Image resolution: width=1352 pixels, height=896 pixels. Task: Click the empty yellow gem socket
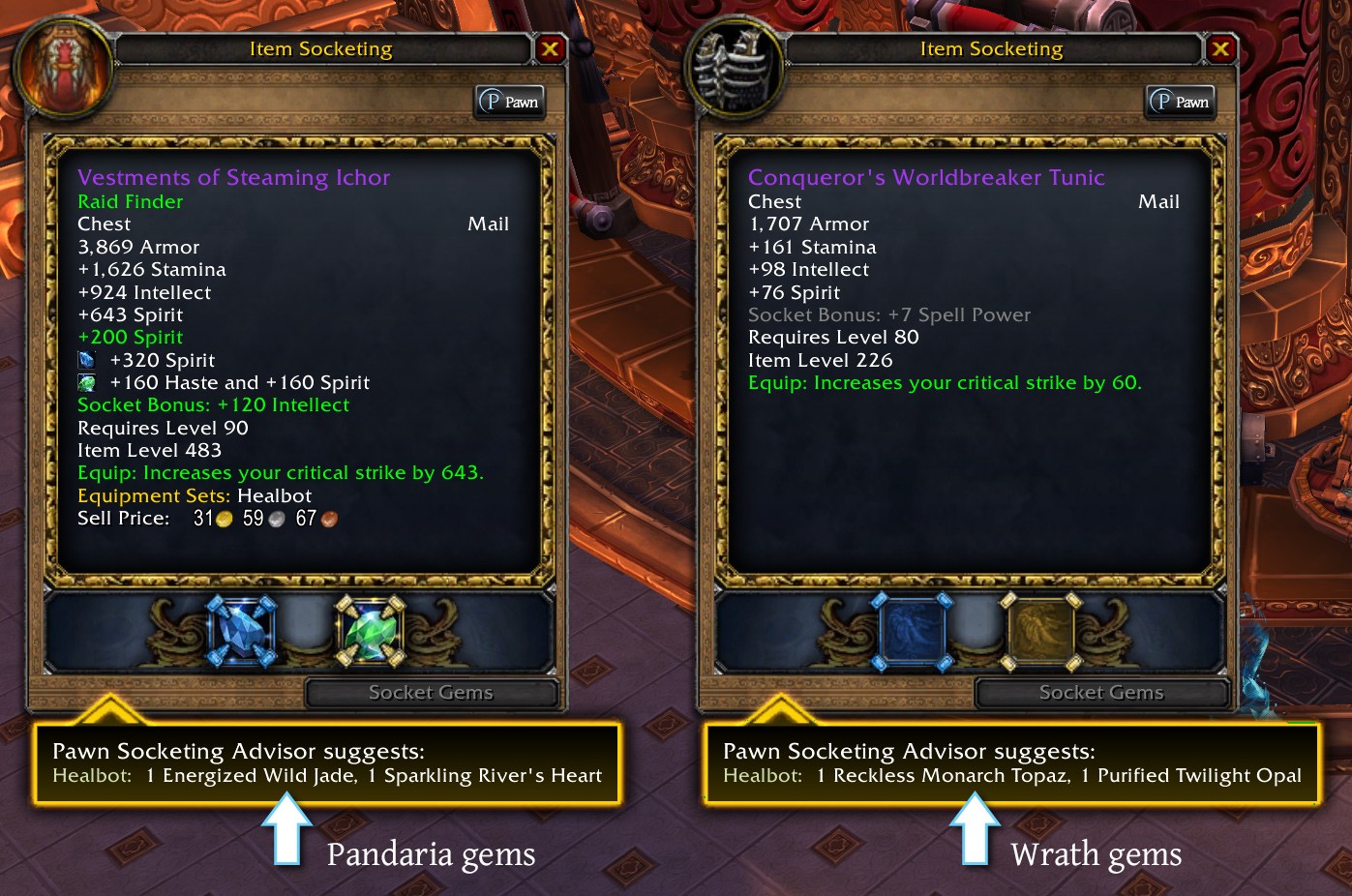coord(1040,632)
